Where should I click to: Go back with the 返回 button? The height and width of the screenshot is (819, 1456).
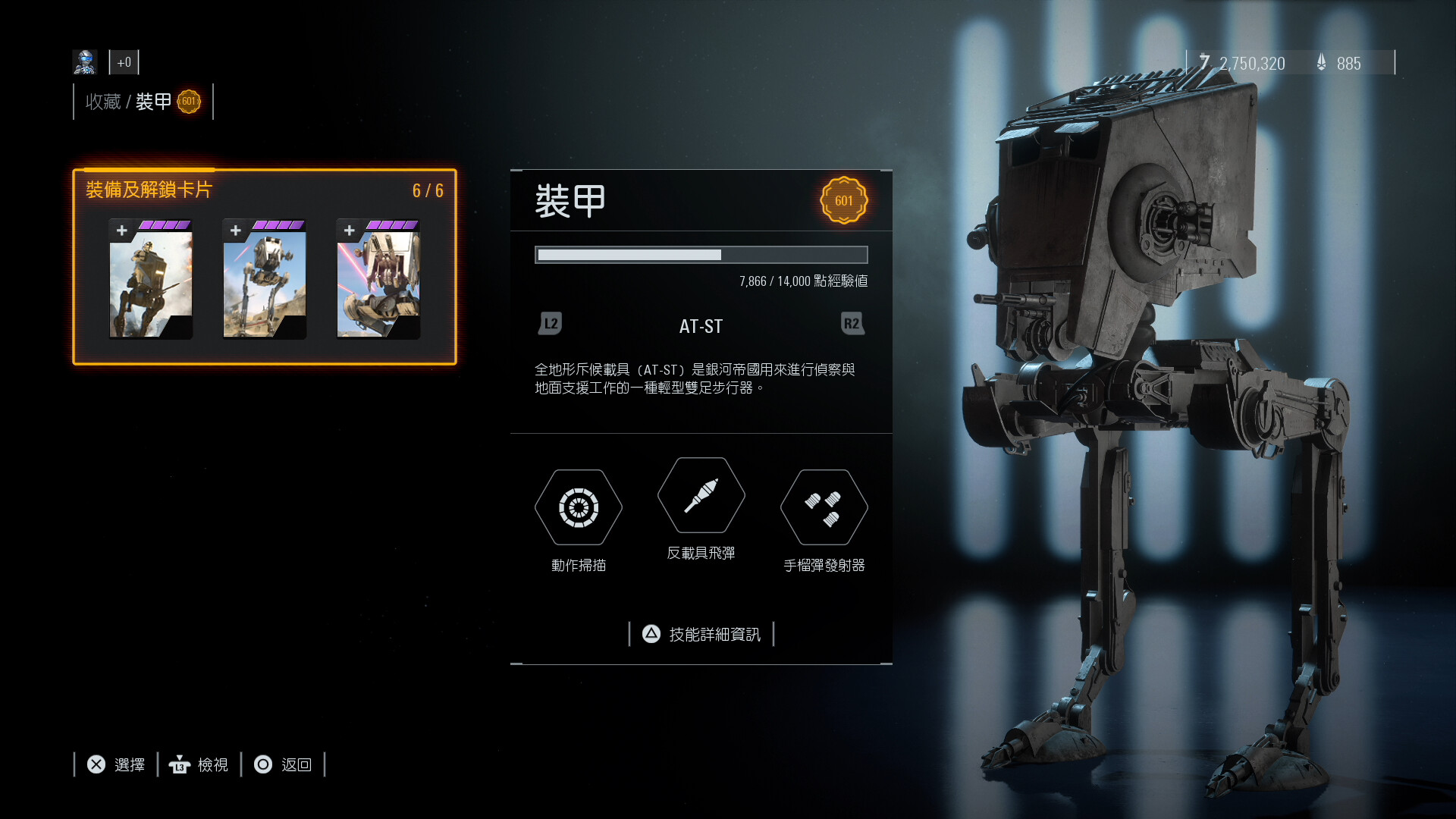click(x=283, y=764)
